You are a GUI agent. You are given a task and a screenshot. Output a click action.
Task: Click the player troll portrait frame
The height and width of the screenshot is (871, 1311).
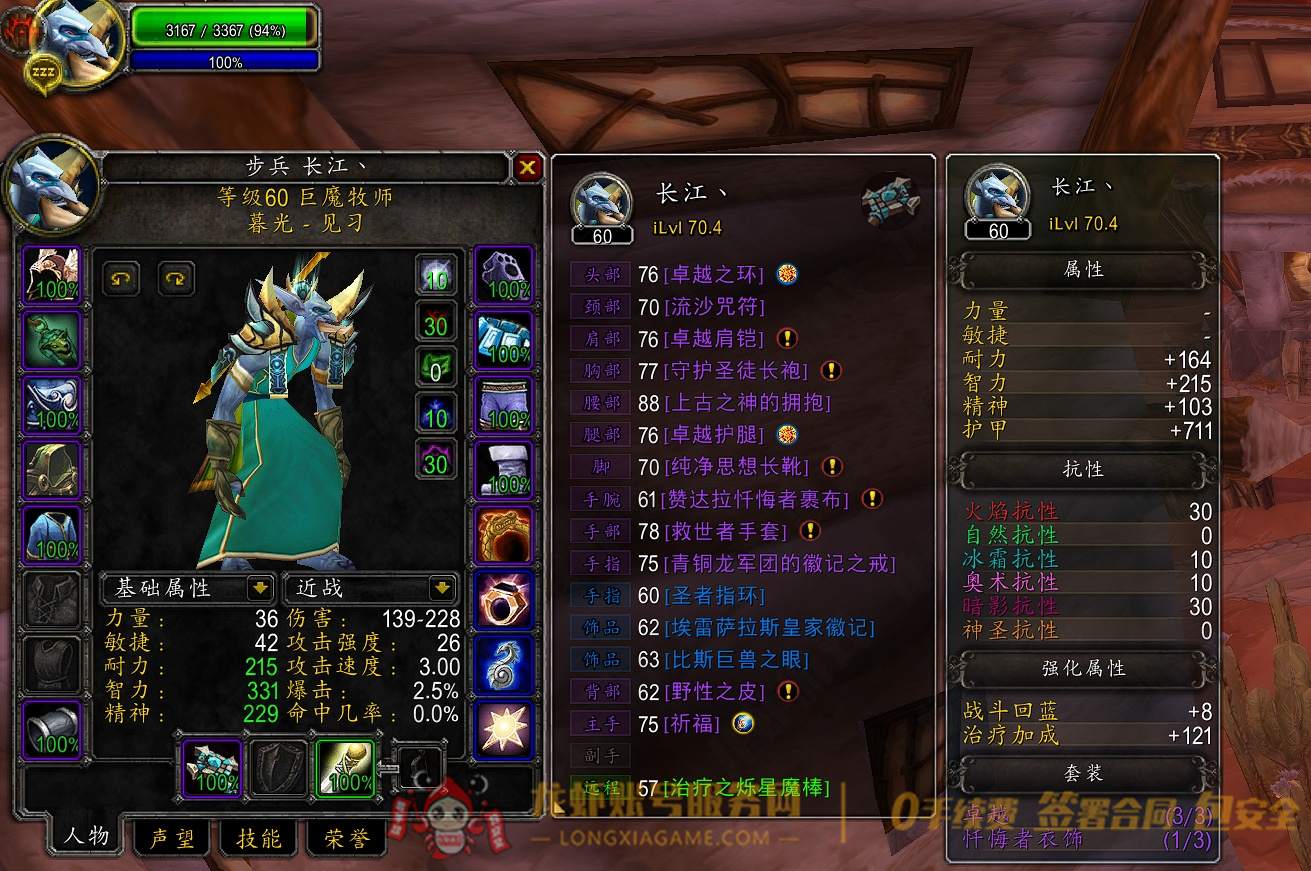tap(77, 42)
